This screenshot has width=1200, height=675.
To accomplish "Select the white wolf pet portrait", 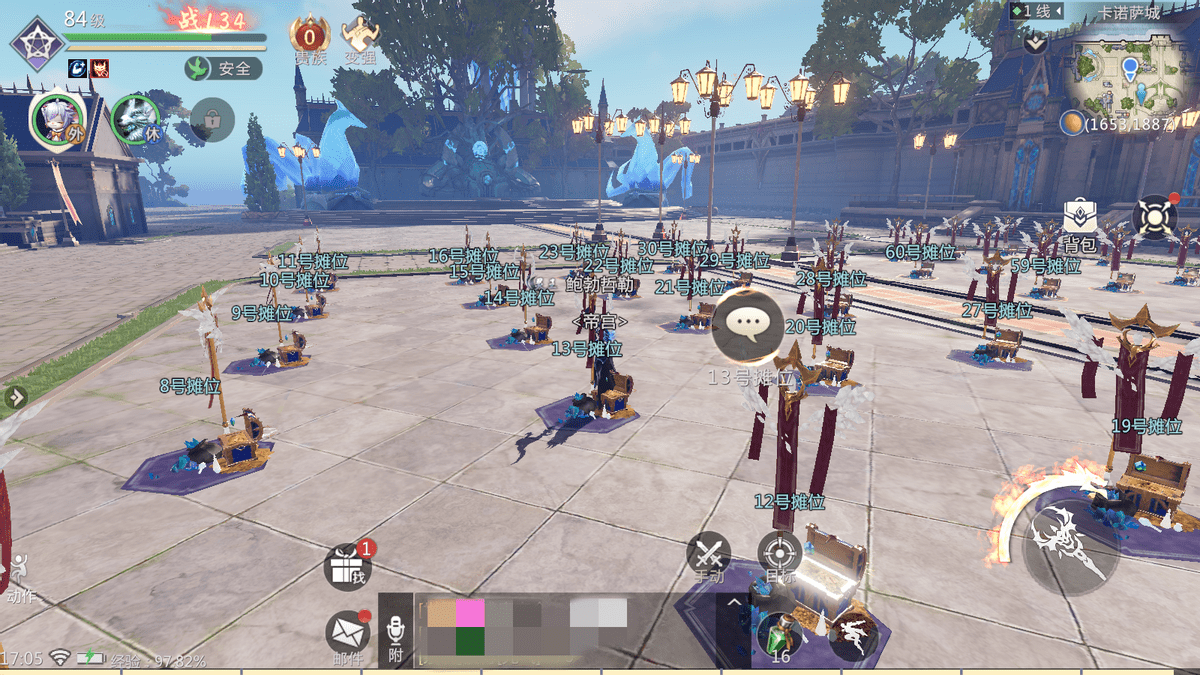I will [x=135, y=119].
